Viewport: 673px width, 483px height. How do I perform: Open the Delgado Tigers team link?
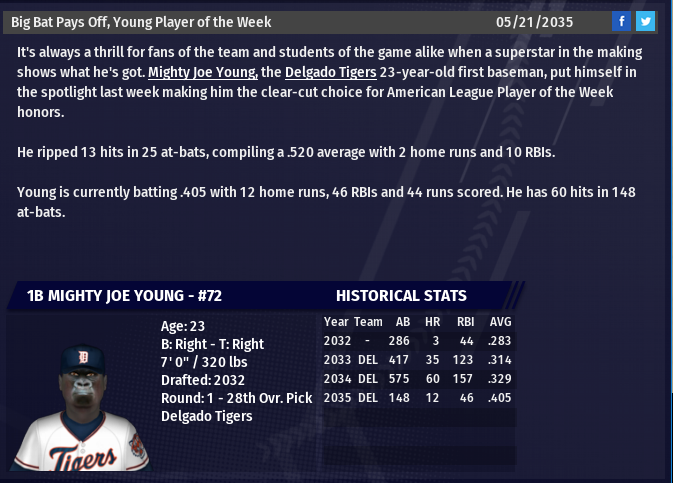(x=330, y=72)
